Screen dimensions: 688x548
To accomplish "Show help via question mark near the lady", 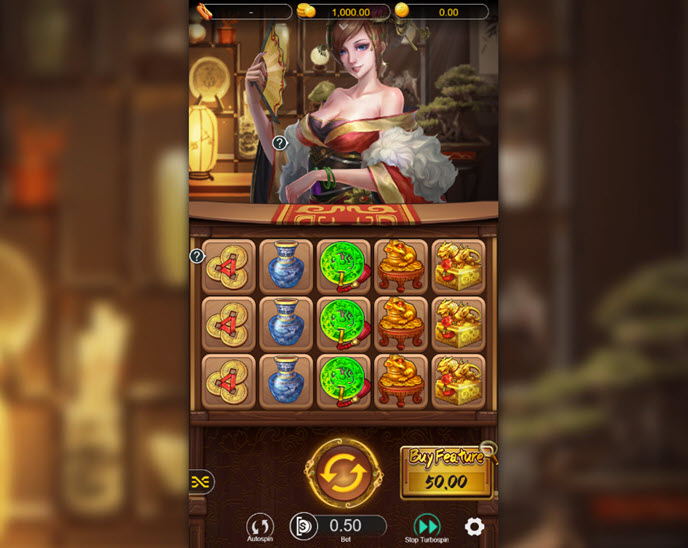I will click(280, 143).
